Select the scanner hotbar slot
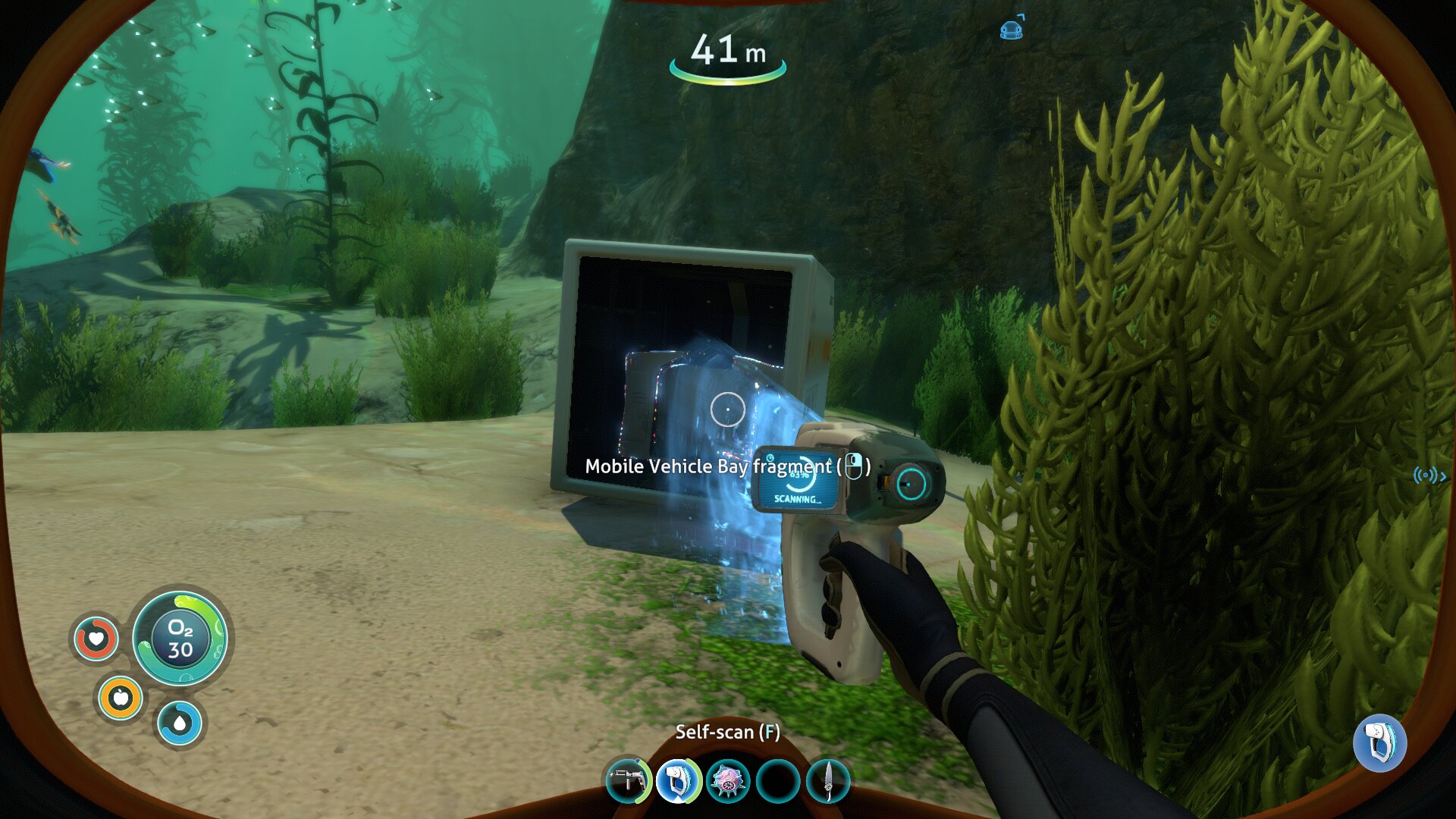The height and width of the screenshot is (819, 1456). (677, 781)
